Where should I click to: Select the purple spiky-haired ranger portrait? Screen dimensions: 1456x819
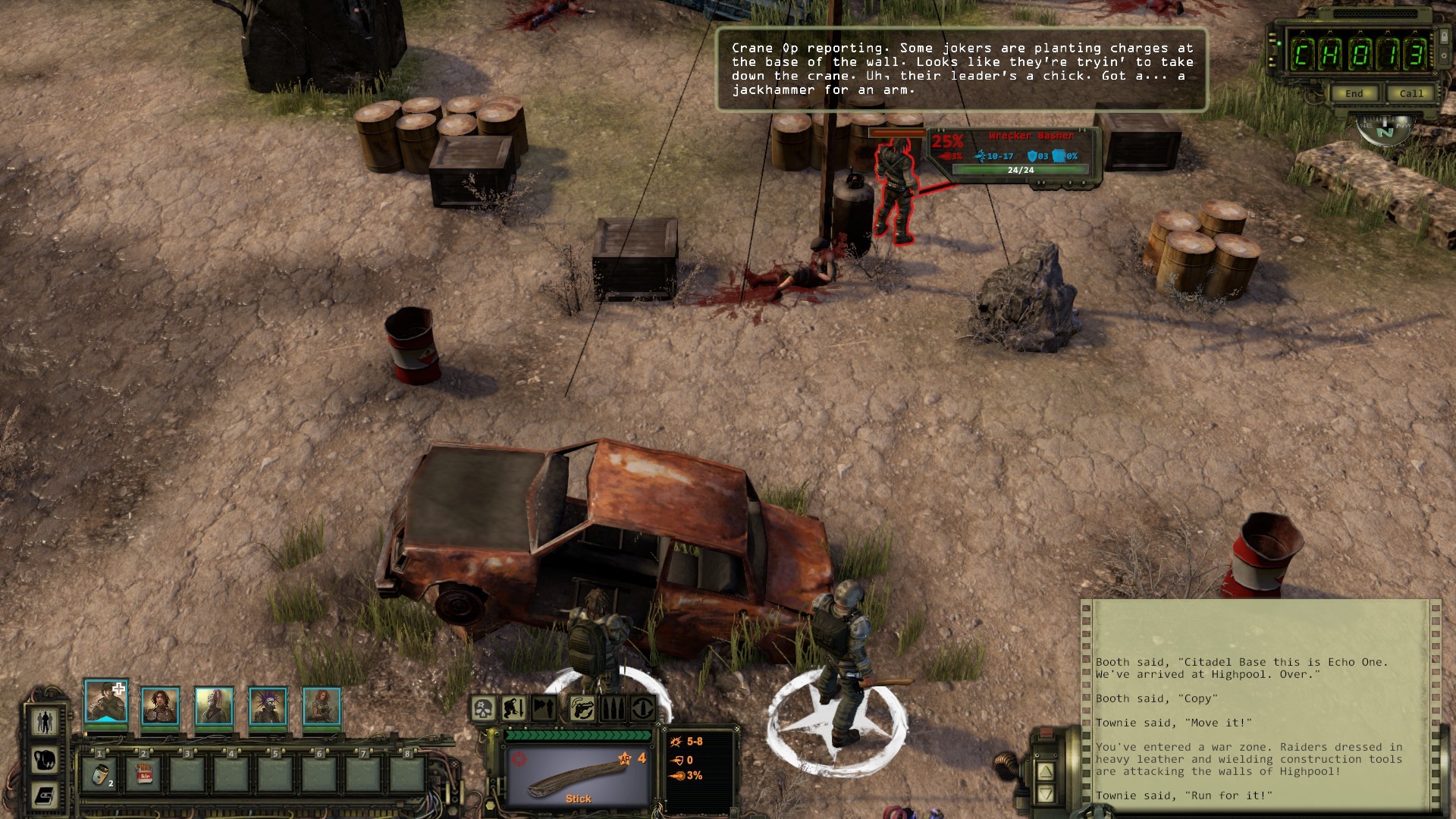click(268, 706)
